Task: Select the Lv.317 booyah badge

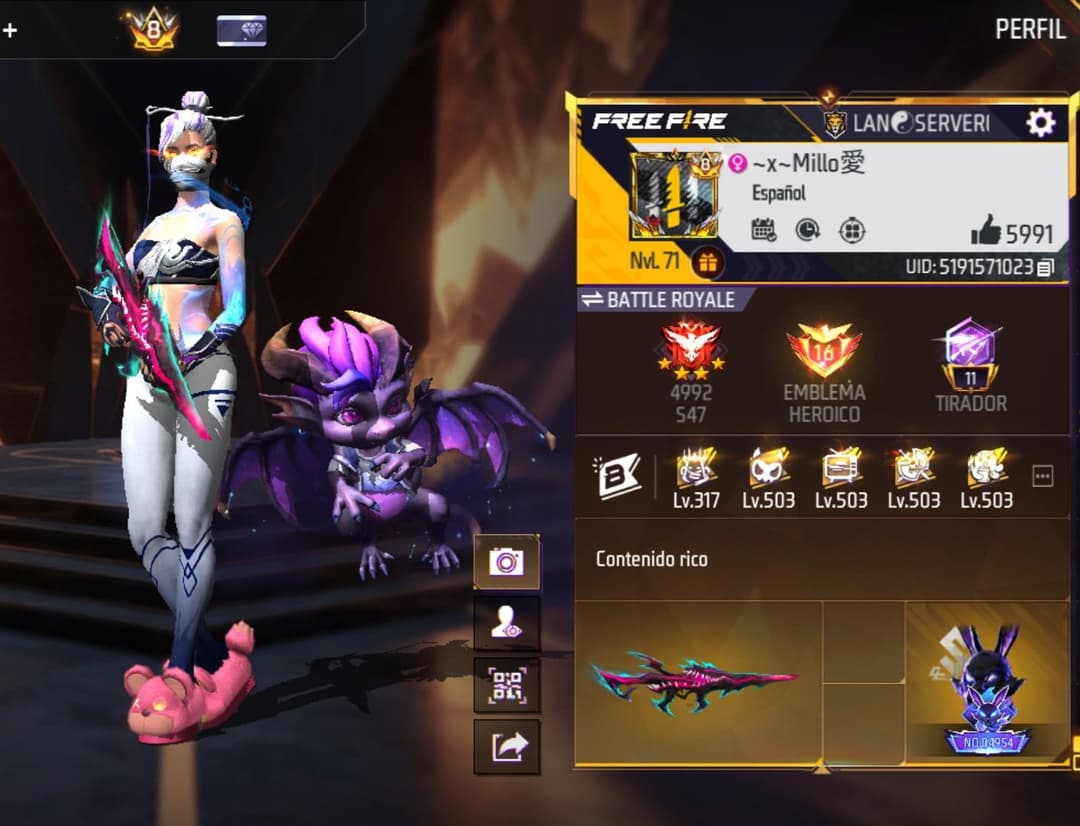Action: pyautogui.click(x=695, y=468)
